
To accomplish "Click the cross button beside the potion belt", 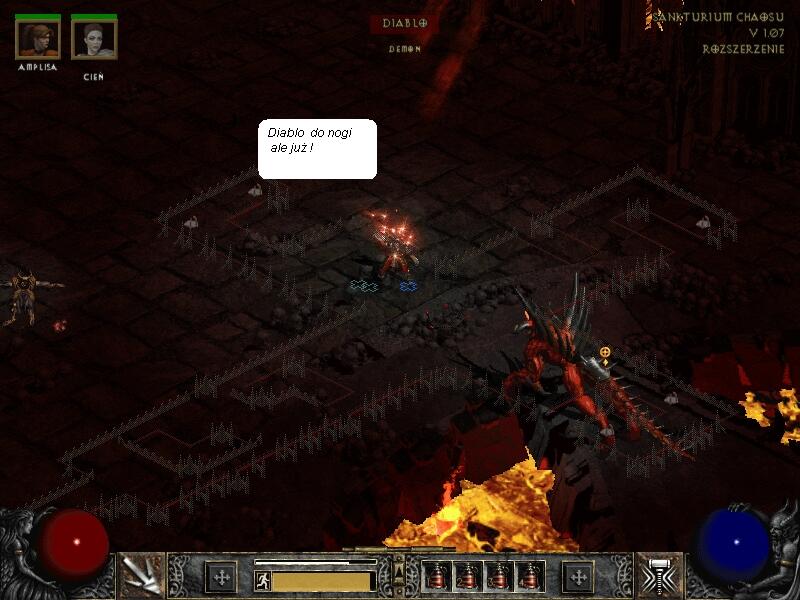I will point(577,576).
